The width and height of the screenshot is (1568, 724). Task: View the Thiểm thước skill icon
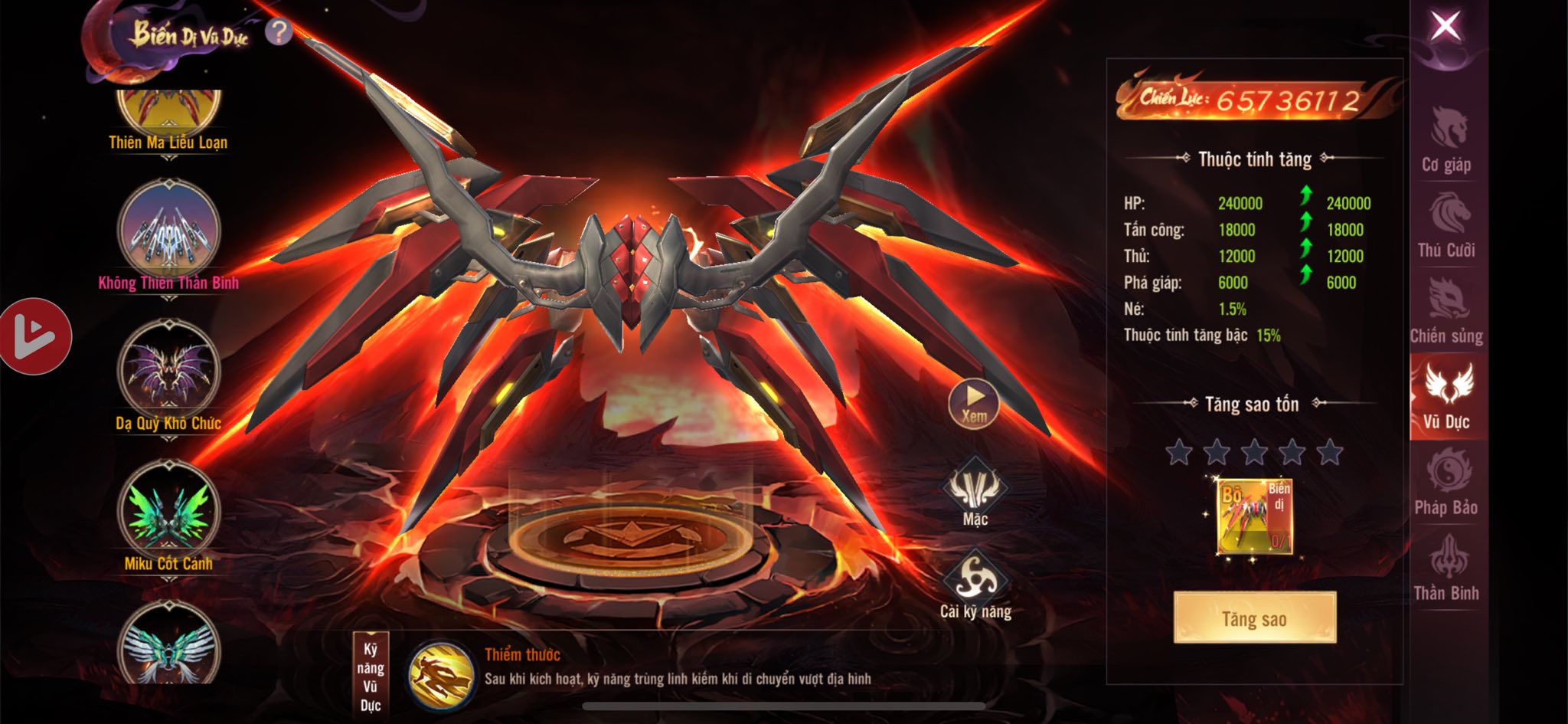click(x=439, y=676)
